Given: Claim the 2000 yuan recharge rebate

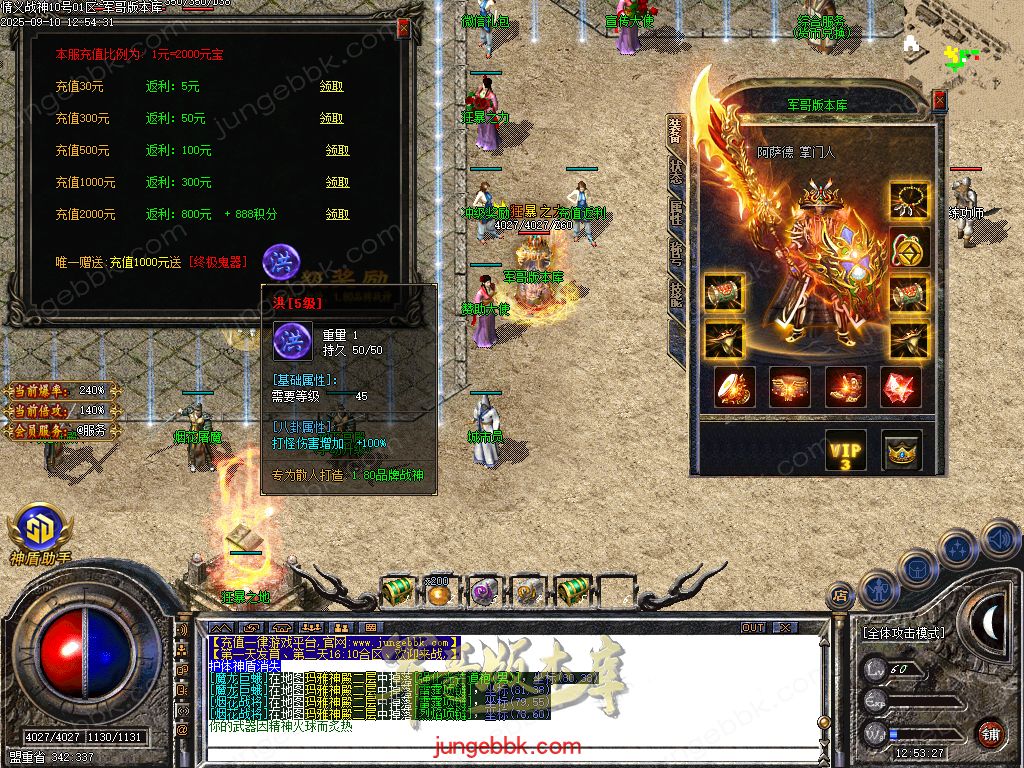Looking at the screenshot, I should (x=337, y=215).
